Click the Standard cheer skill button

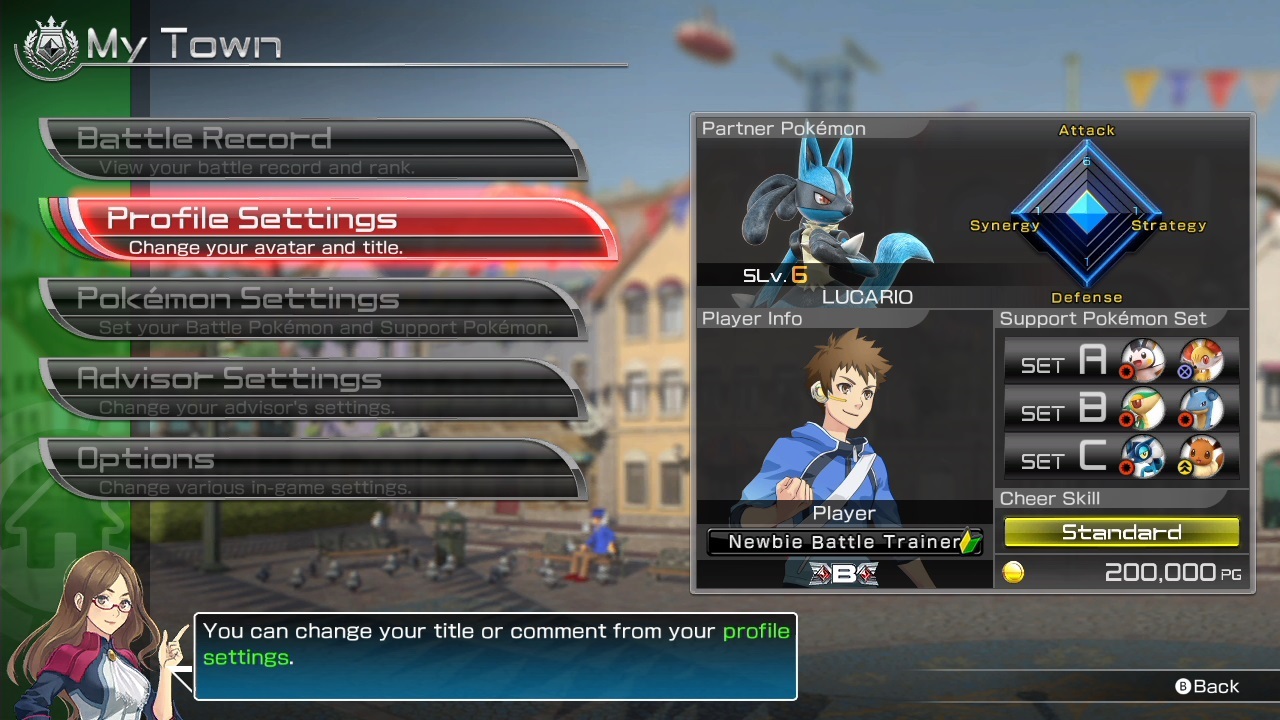[x=1121, y=532]
